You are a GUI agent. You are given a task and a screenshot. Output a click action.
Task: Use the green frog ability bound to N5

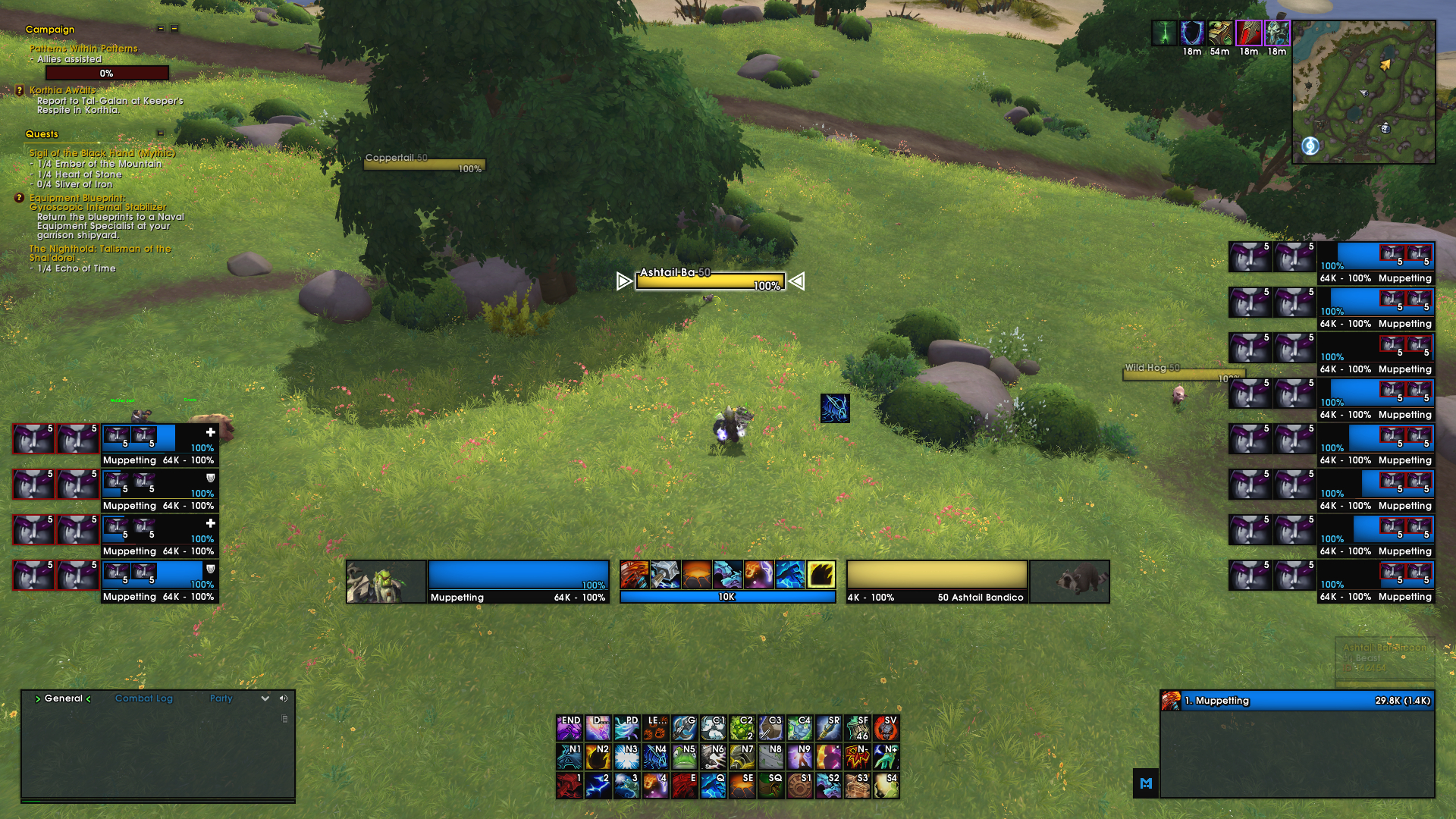coord(685,756)
